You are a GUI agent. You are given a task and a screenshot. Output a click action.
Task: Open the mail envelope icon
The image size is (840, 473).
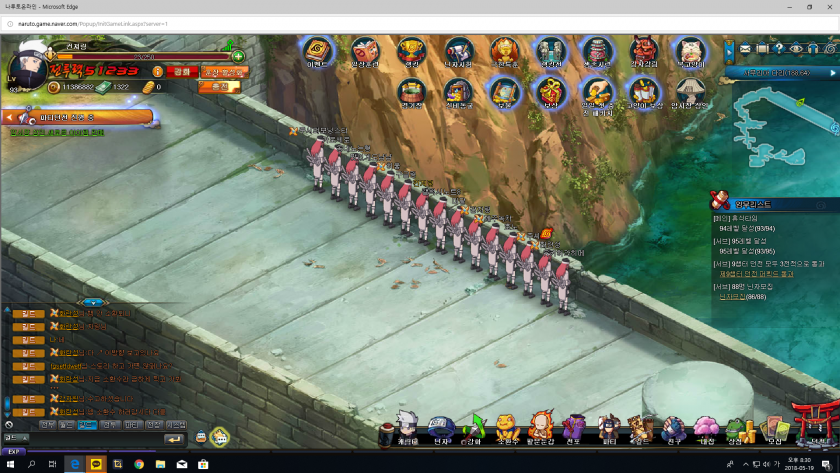(x=744, y=48)
